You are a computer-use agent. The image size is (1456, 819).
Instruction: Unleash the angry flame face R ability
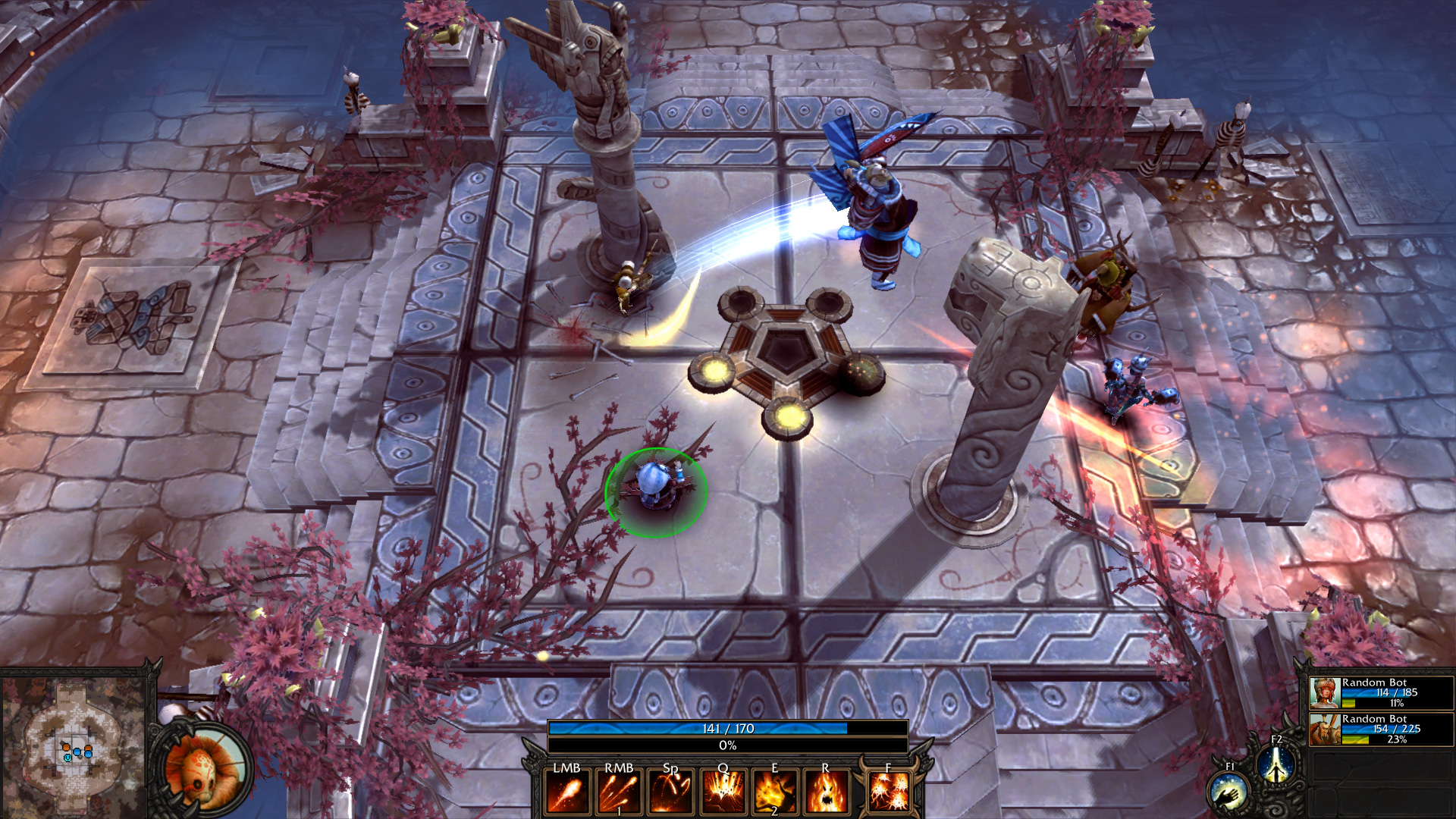coord(826,792)
